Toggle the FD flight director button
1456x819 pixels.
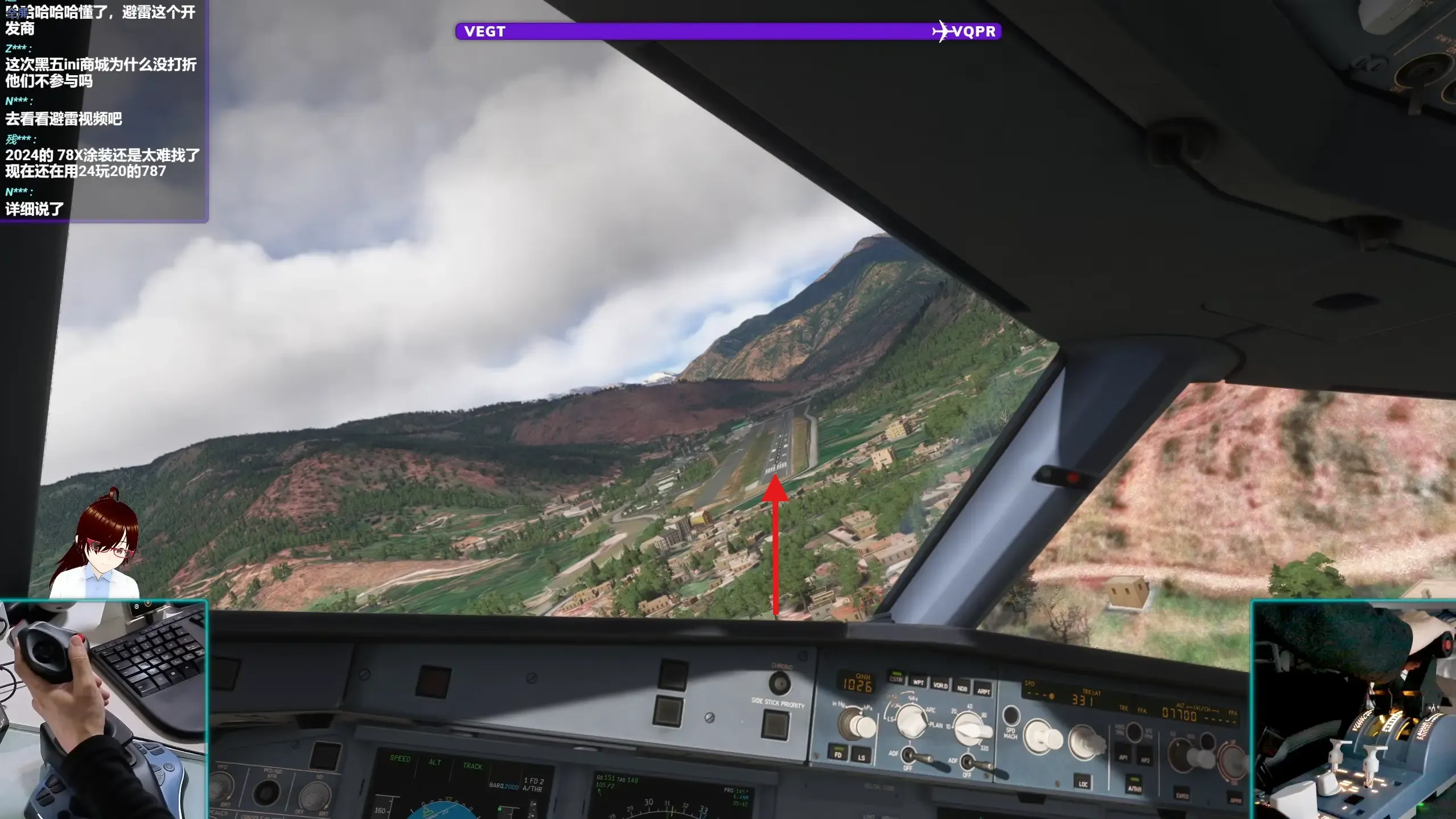tap(837, 753)
